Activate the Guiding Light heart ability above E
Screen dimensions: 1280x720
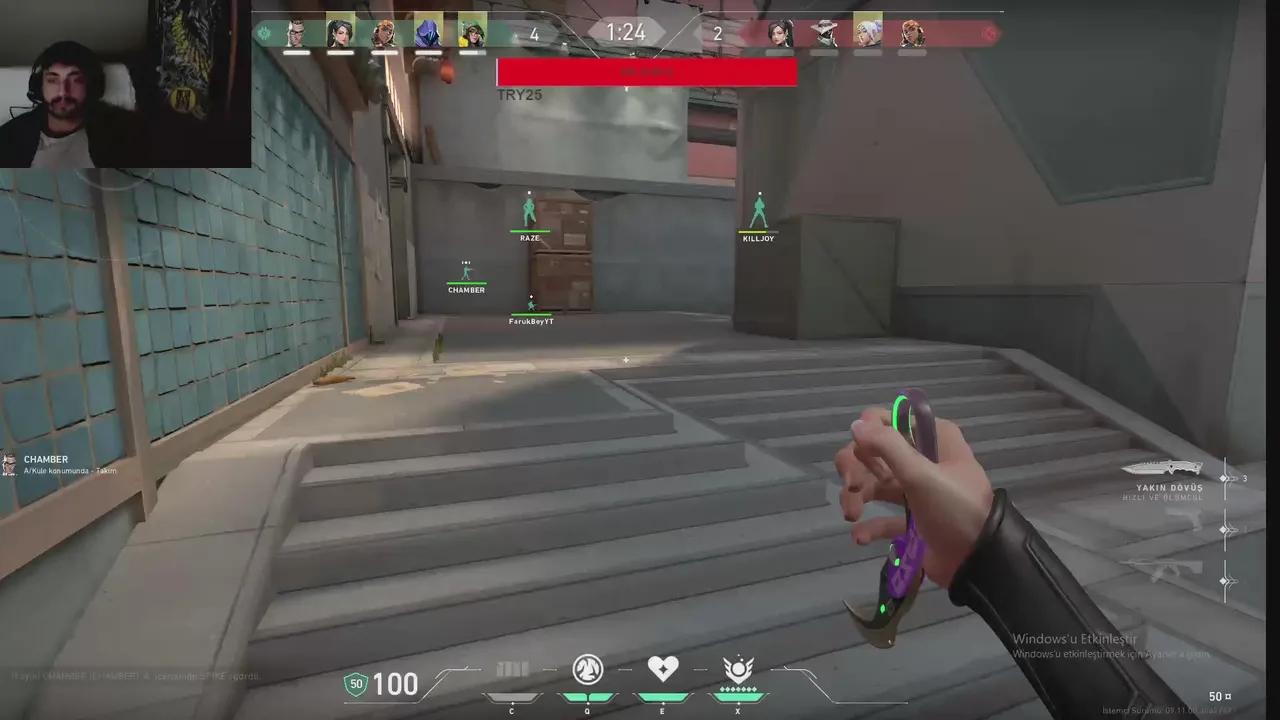click(663, 670)
